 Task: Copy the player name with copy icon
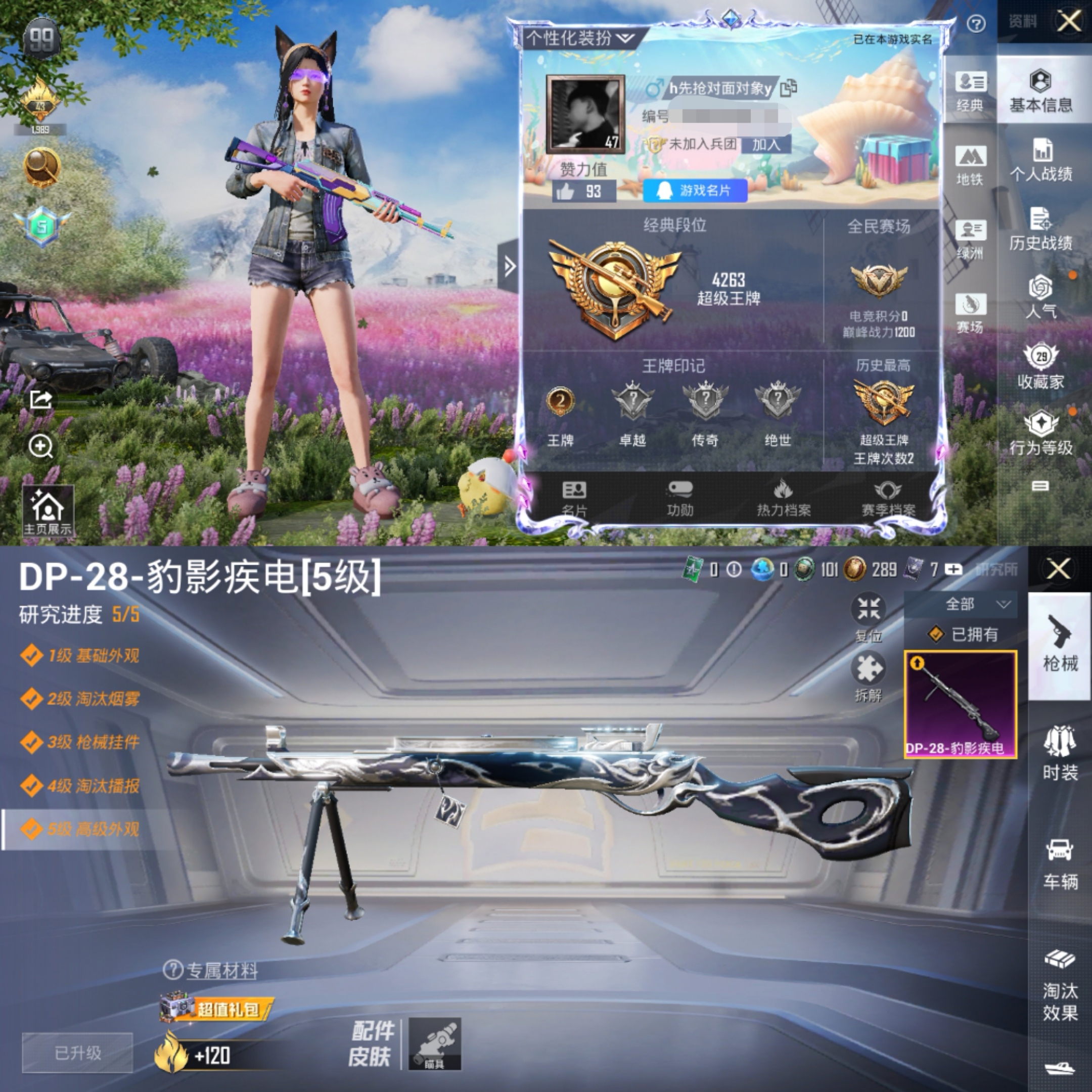(788, 88)
